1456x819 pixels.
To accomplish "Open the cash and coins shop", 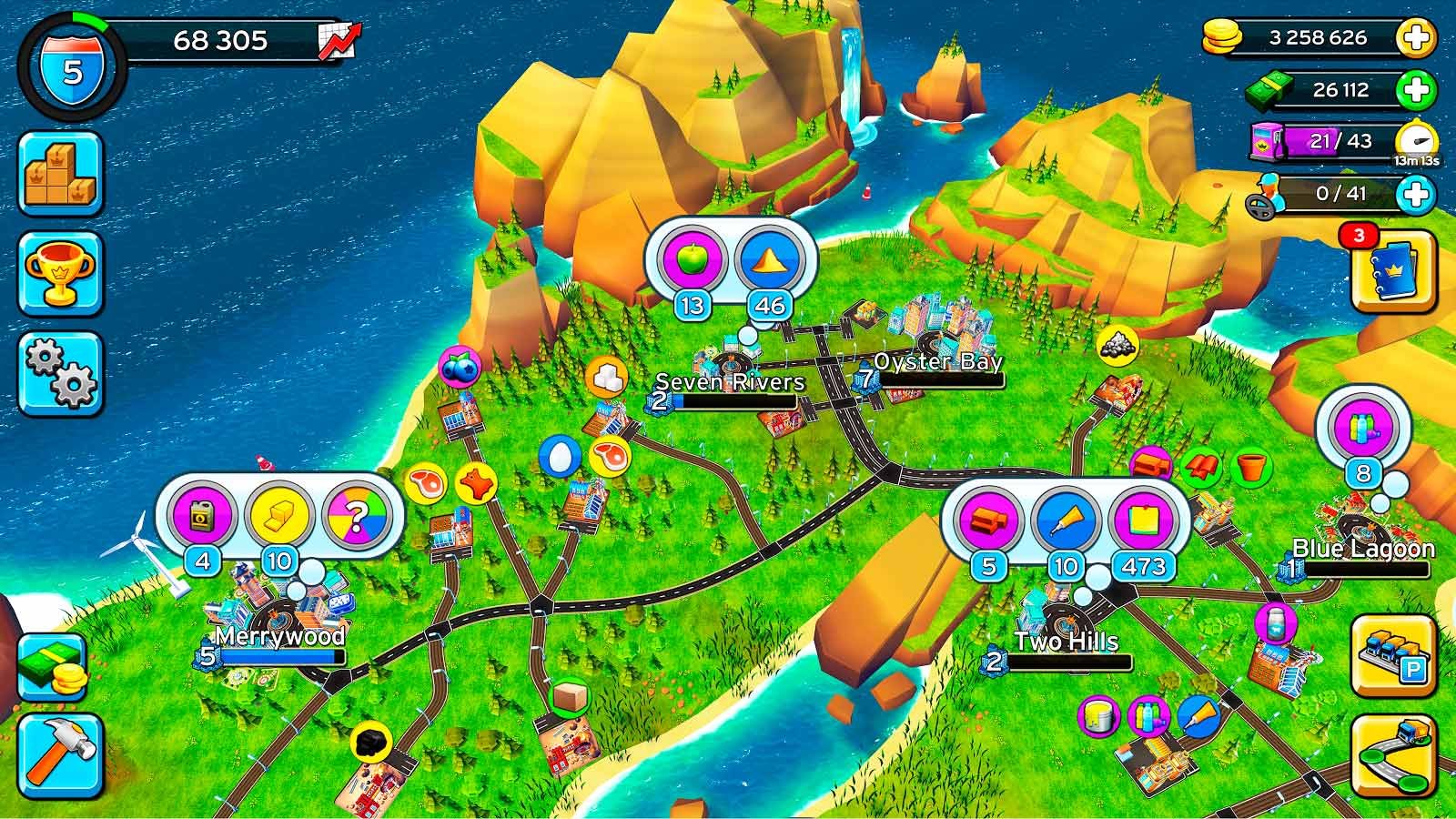I will 53,667.
